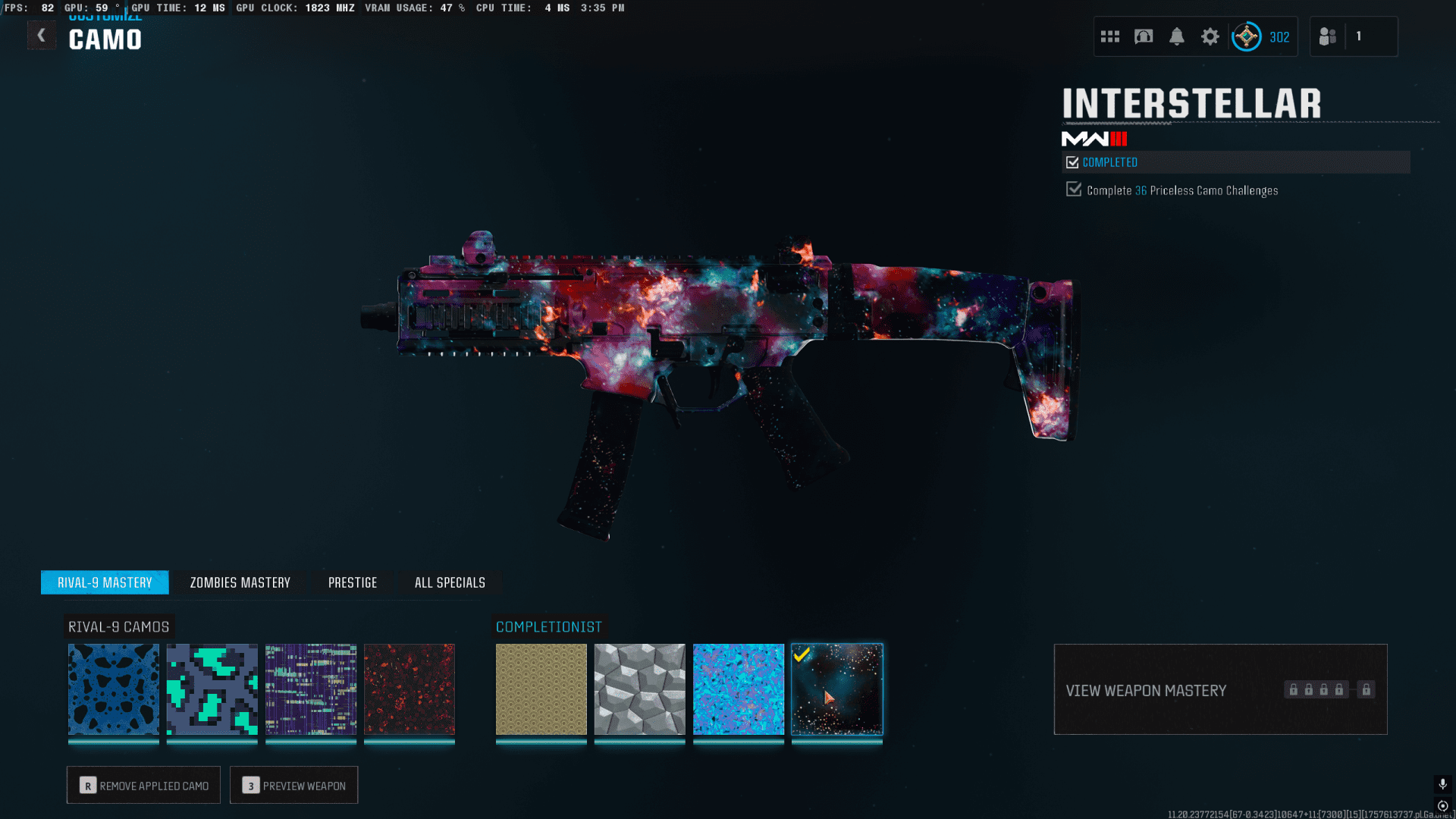Screen dimensions: 1456x819
Task: Open the grid menu icon
Action: [1110, 36]
